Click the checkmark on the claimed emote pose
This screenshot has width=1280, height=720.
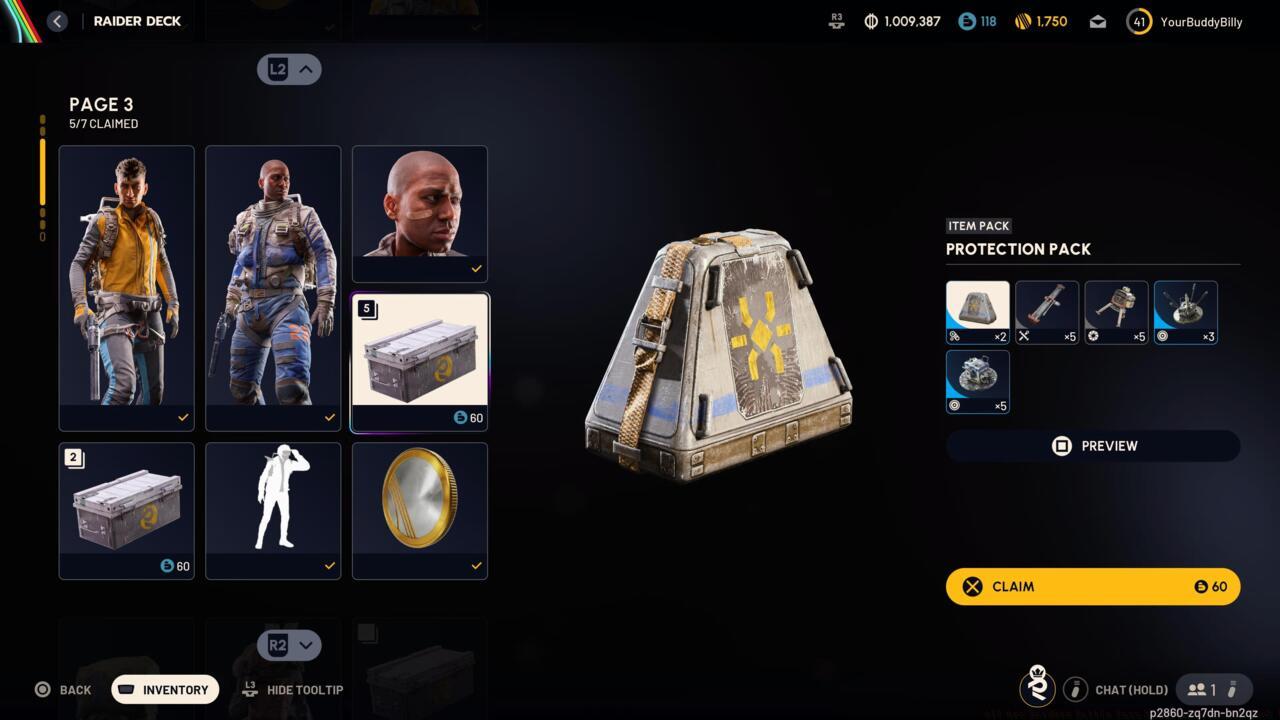(330, 565)
